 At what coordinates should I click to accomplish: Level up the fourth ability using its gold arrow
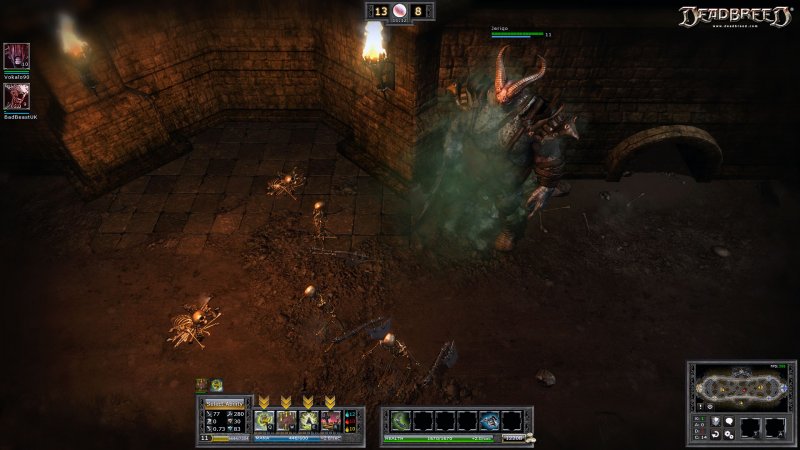[x=329, y=402]
